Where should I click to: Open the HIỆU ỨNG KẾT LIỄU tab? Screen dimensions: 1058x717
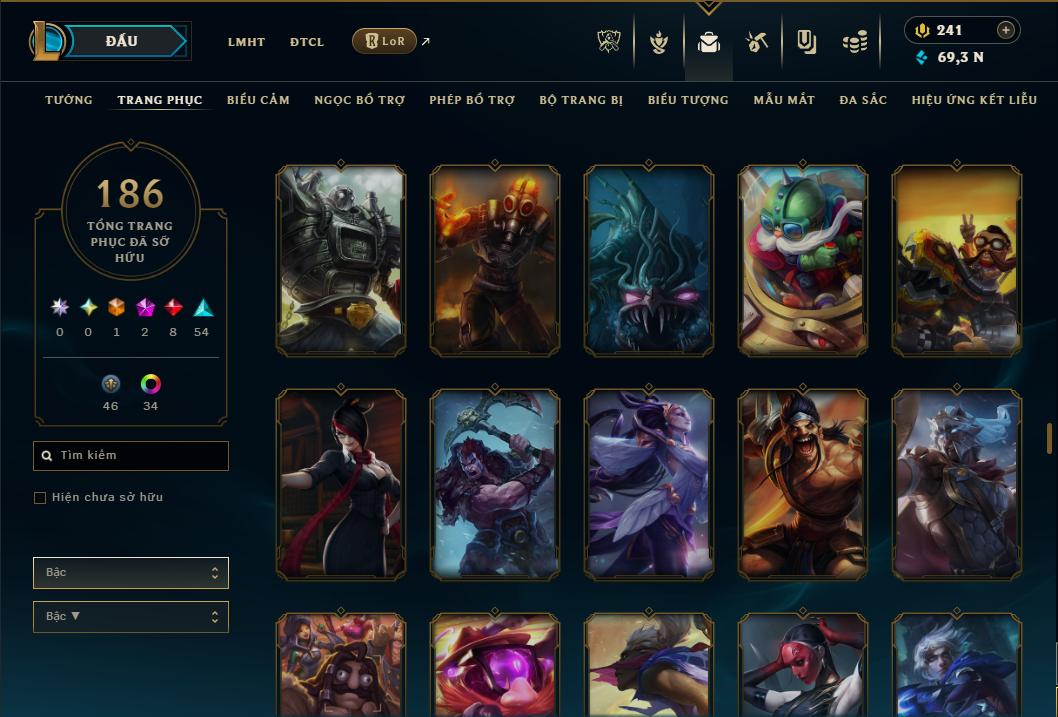[x=974, y=100]
